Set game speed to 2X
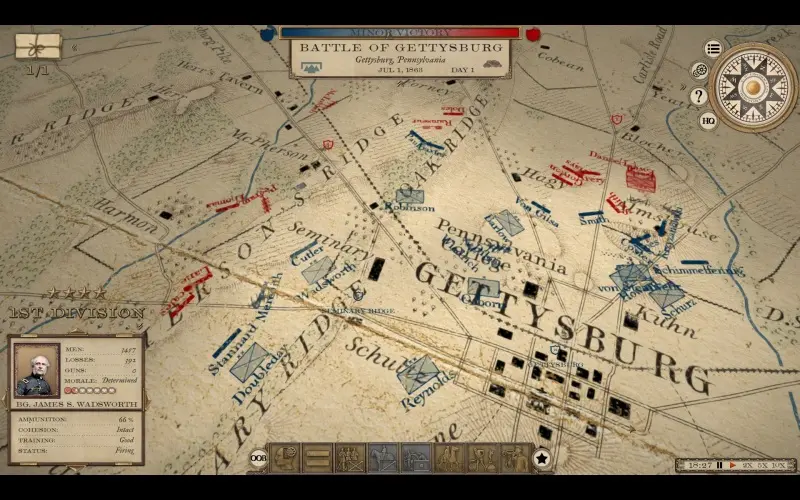 point(747,465)
